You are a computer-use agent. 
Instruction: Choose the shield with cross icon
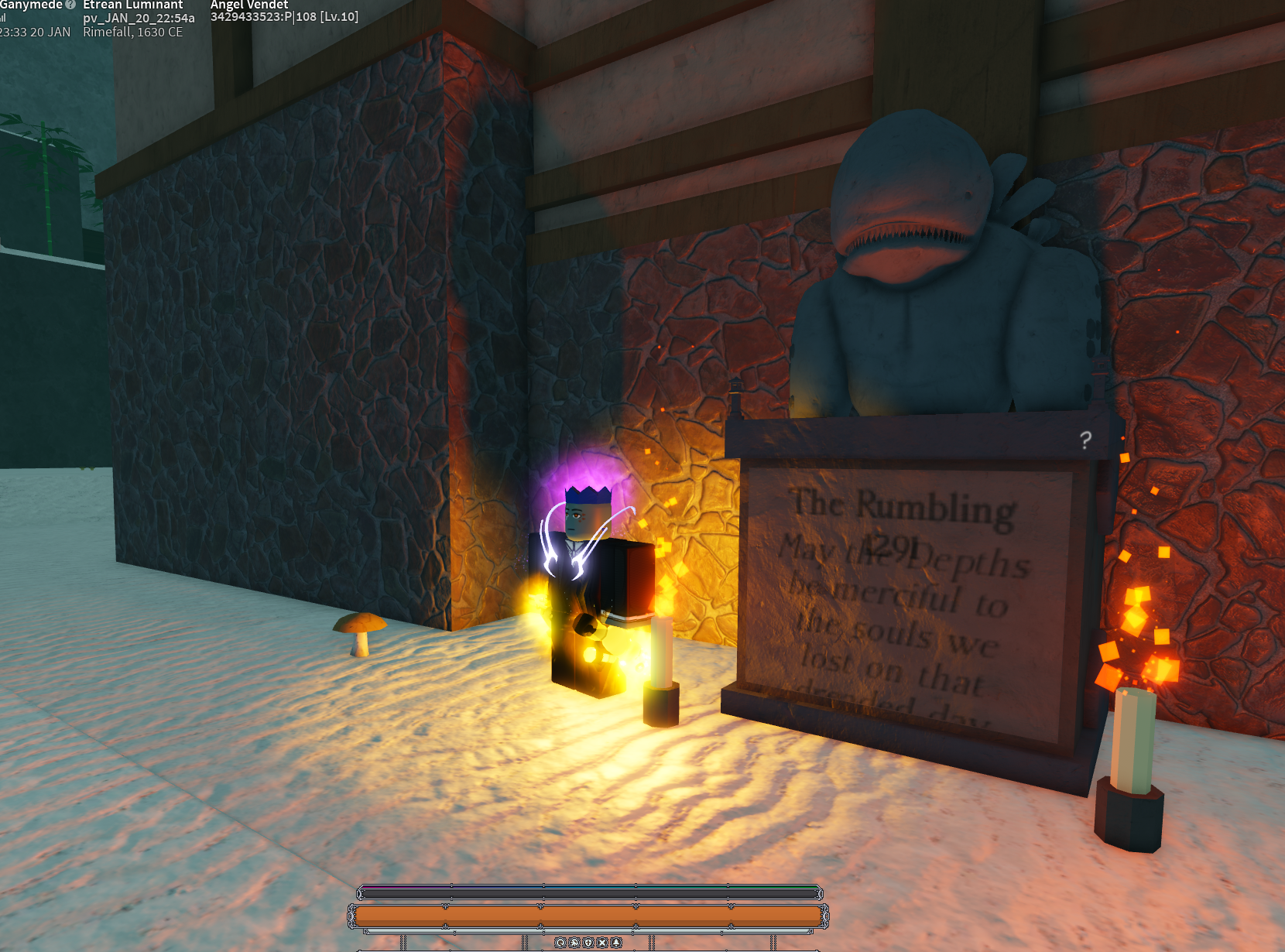(588, 943)
